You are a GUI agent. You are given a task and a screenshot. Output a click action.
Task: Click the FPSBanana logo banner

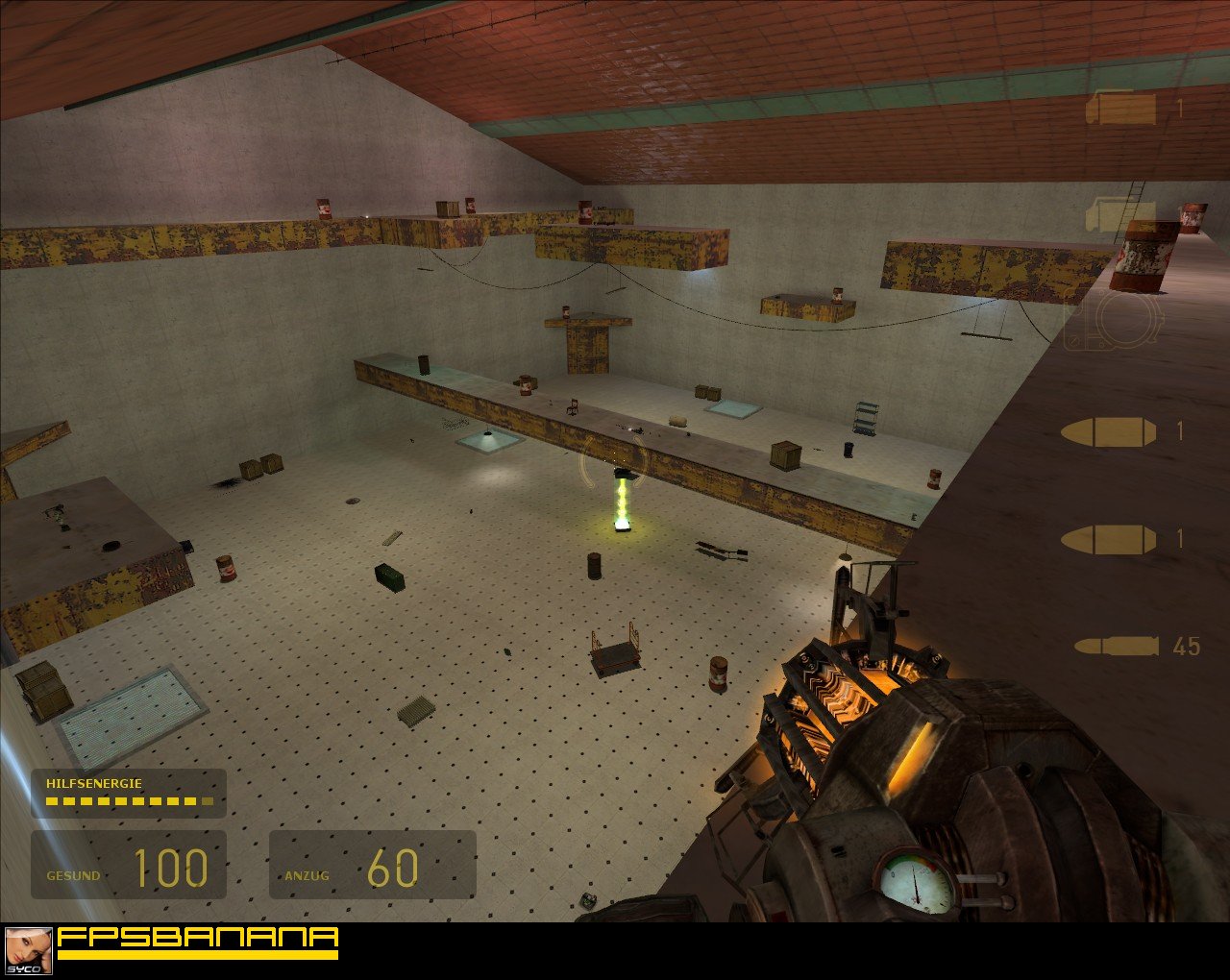(197, 942)
